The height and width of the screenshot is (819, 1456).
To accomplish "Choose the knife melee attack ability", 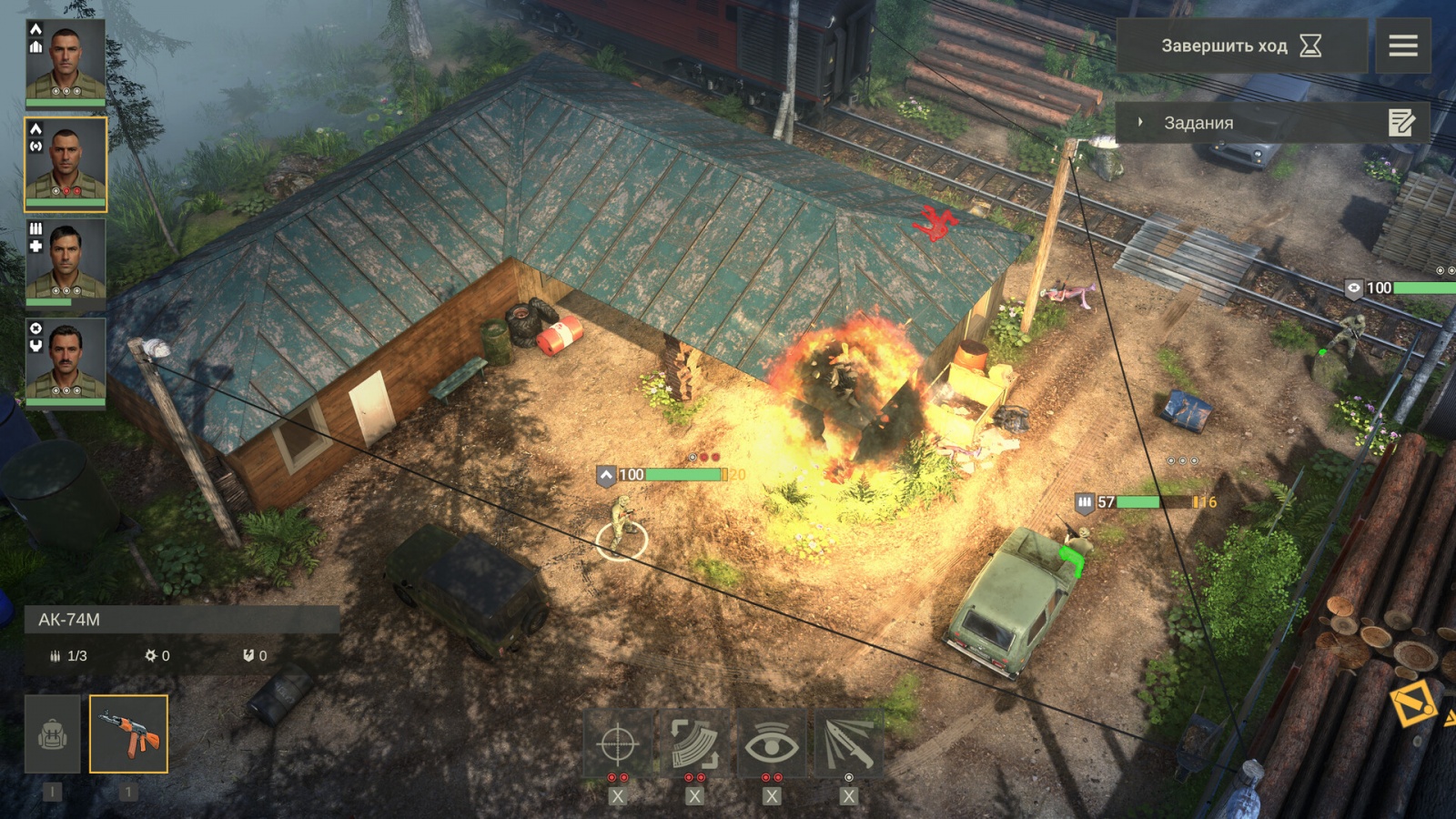I will 848,744.
